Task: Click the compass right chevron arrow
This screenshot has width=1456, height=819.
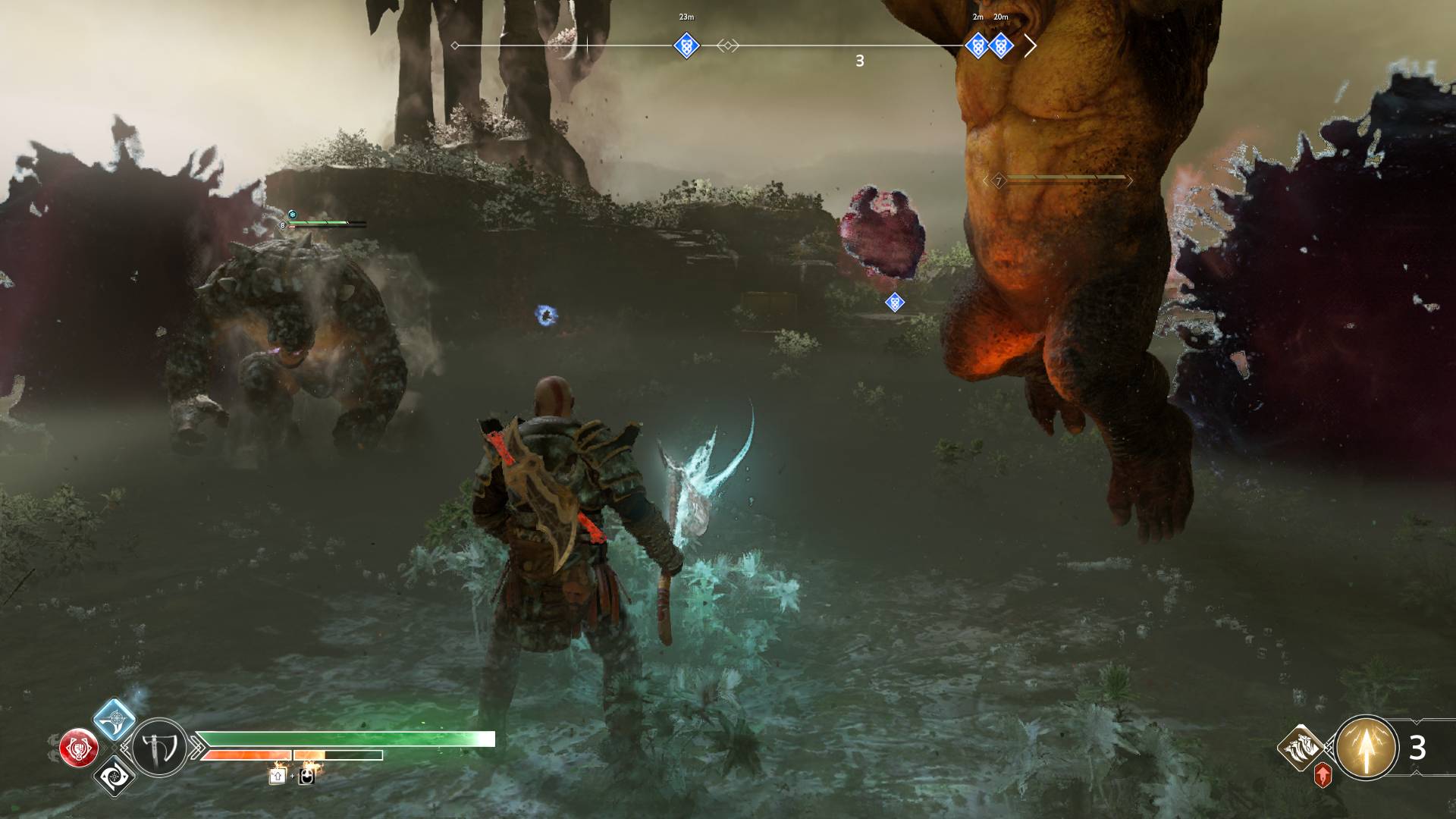Action: (1030, 45)
